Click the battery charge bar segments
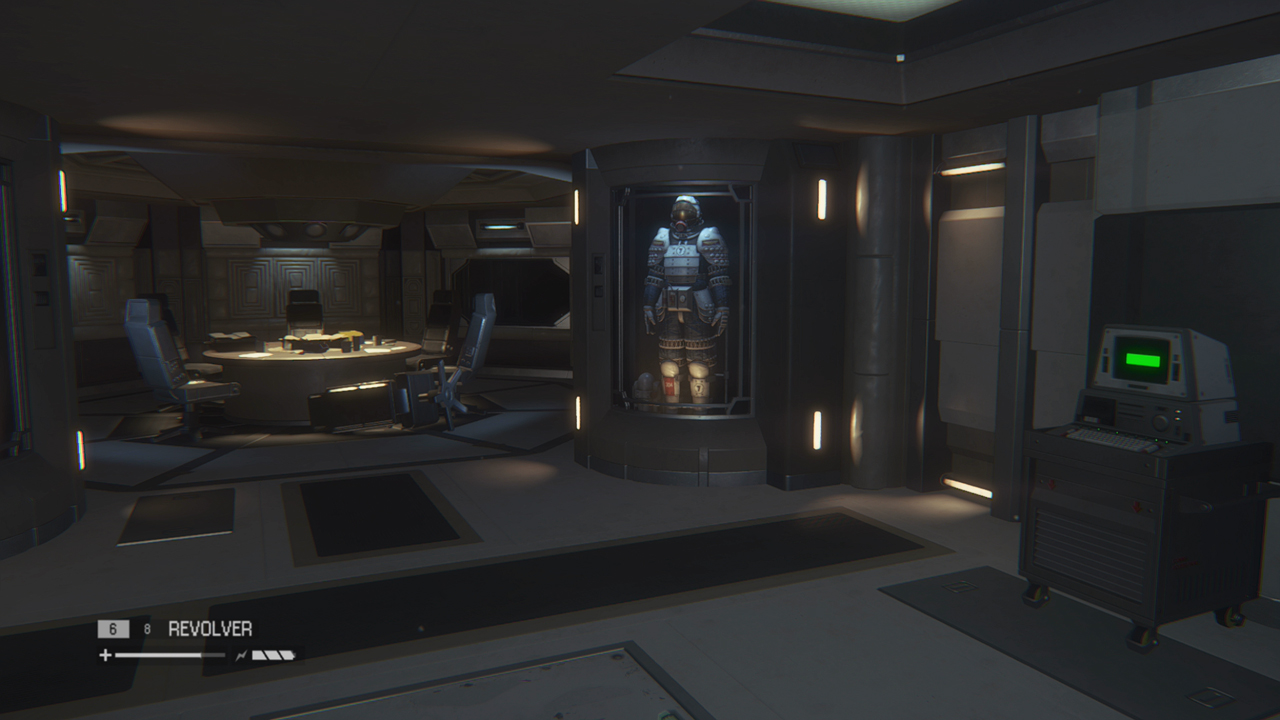The width and height of the screenshot is (1280, 720). (x=273, y=655)
